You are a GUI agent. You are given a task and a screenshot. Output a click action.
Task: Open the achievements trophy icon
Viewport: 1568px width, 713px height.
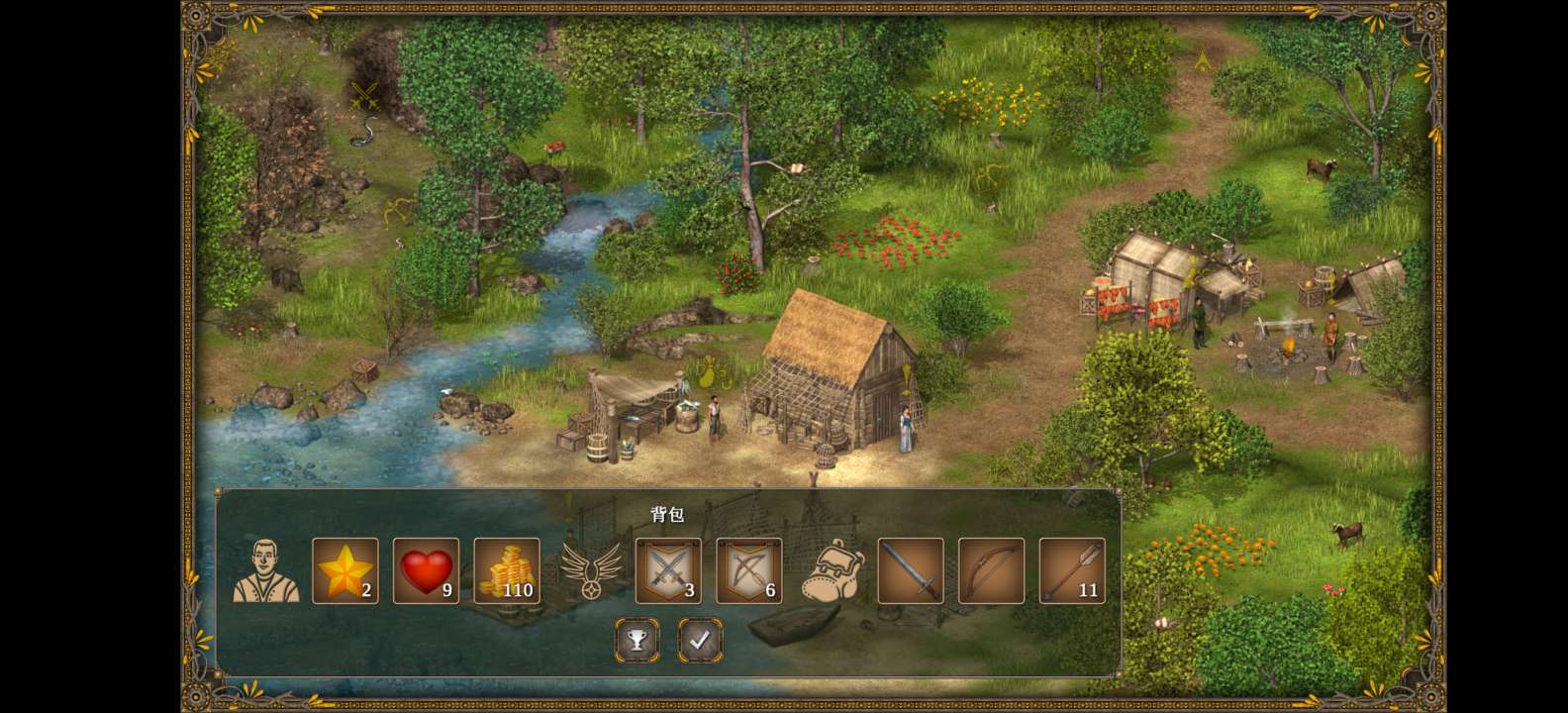(637, 640)
